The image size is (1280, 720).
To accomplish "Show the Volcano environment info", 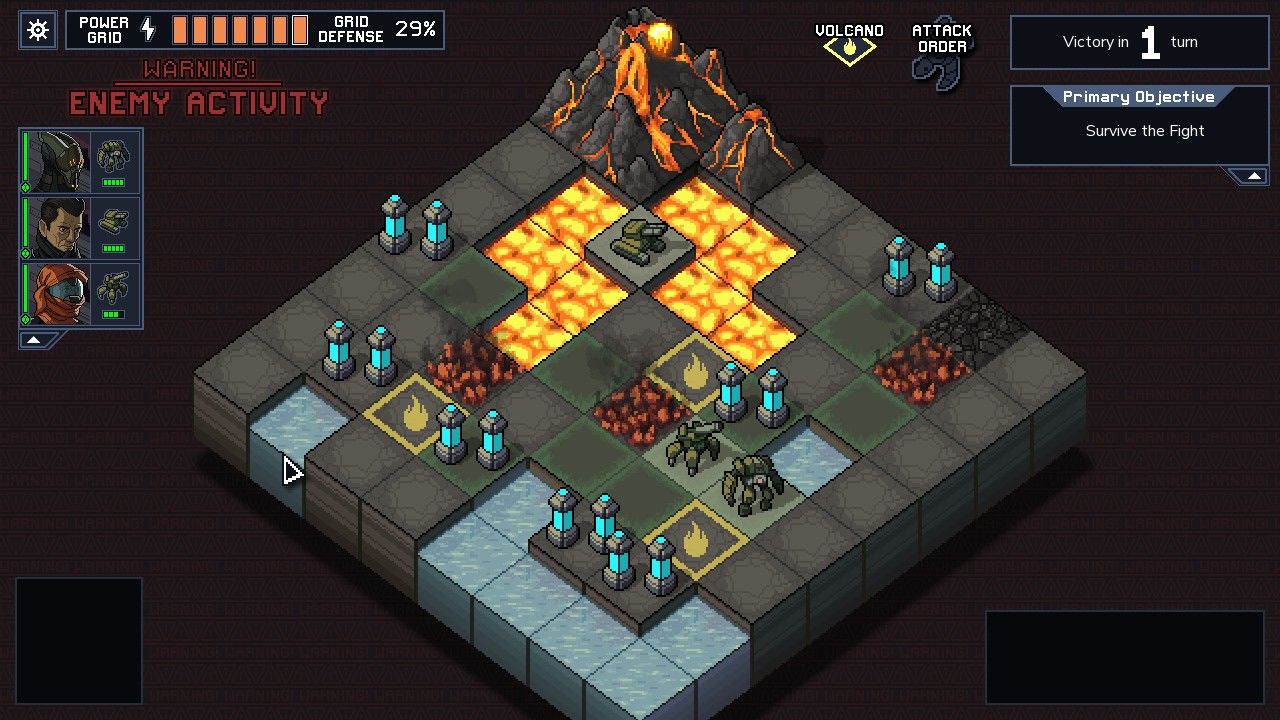I will 849,44.
